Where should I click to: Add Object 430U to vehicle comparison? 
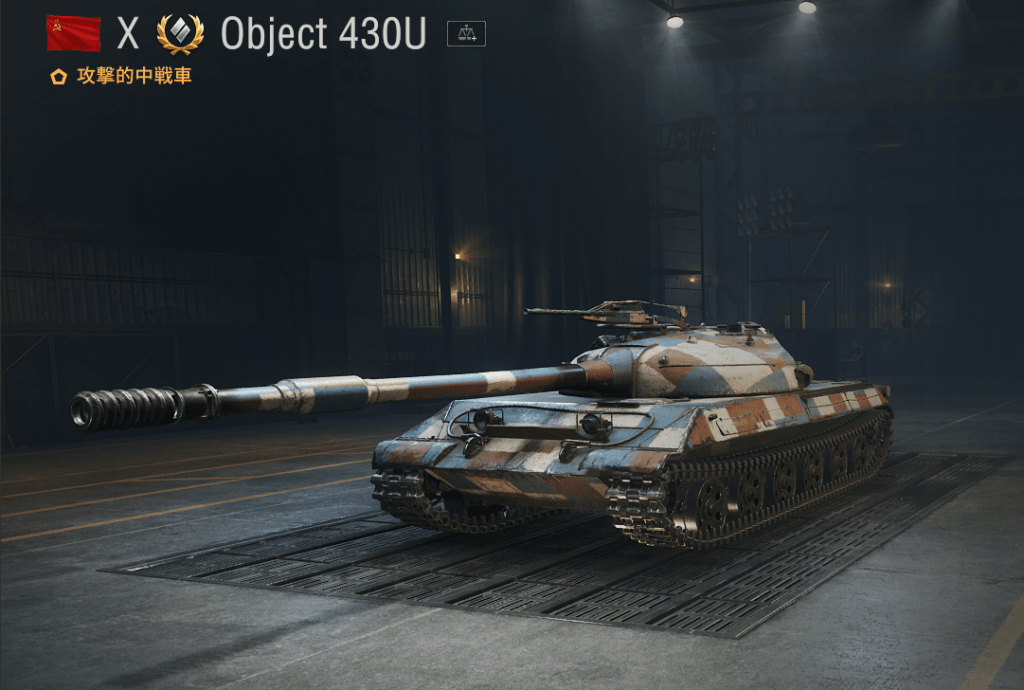click(465, 34)
